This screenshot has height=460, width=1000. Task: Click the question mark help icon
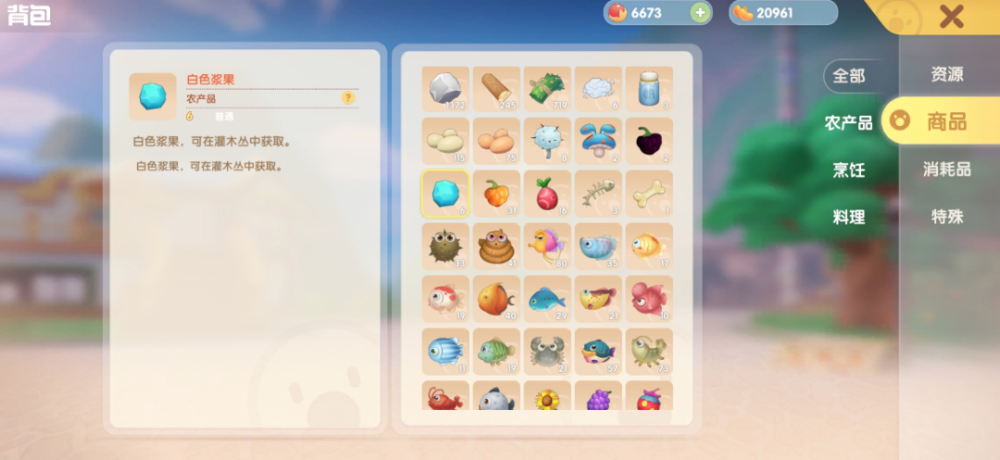pyautogui.click(x=348, y=98)
